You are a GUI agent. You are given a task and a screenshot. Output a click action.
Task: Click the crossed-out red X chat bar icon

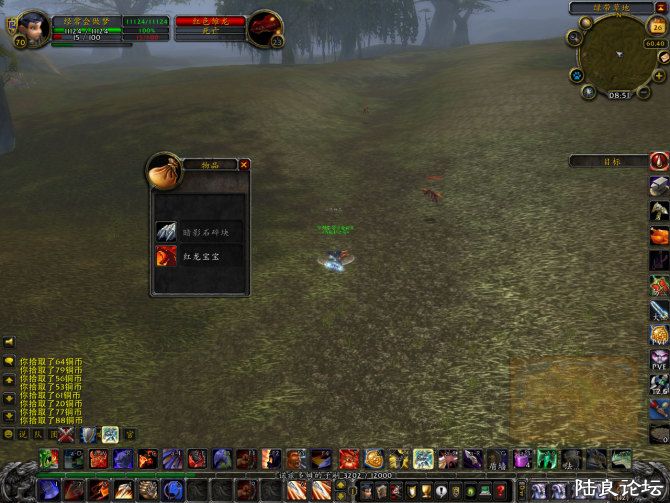click(66, 434)
